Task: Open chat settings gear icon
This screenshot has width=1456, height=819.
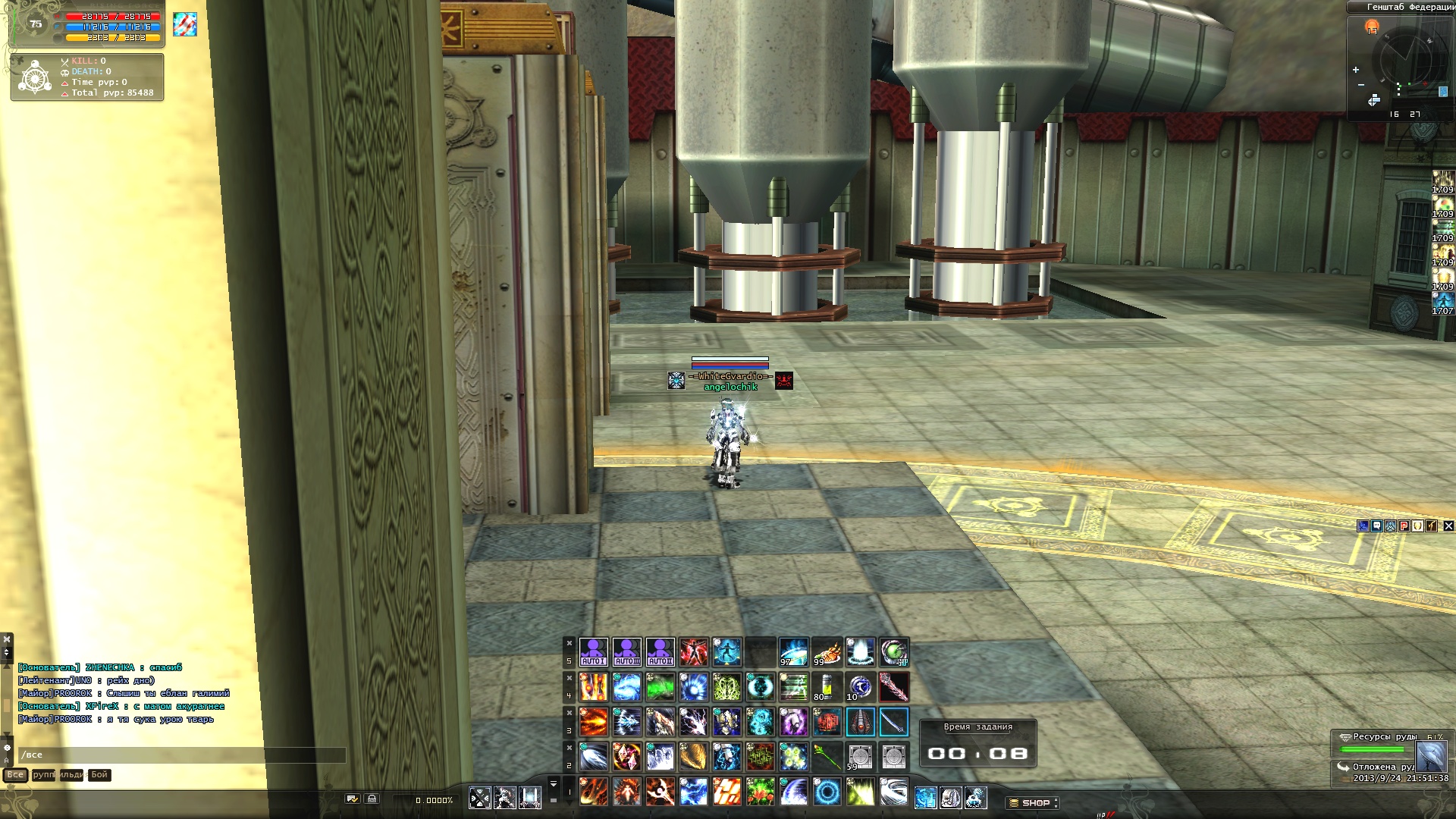Action: coord(7,748)
